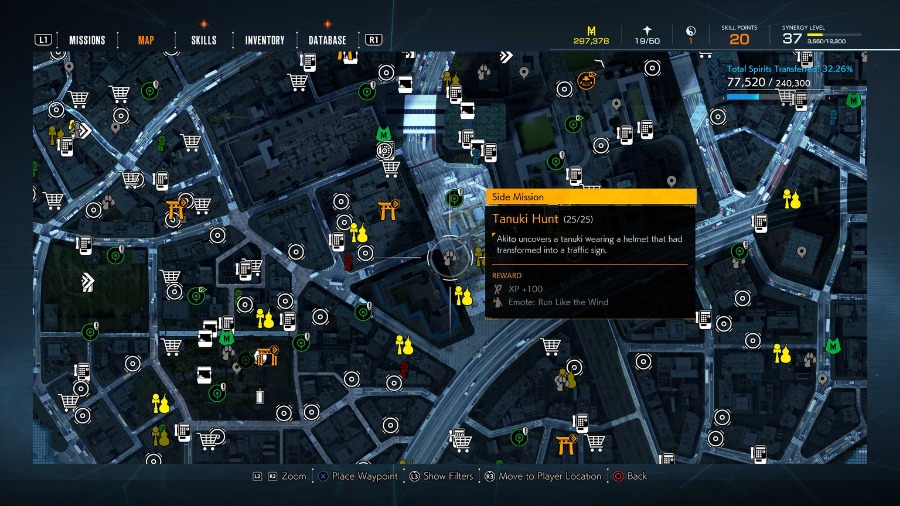Select the Map tab

coord(146,40)
